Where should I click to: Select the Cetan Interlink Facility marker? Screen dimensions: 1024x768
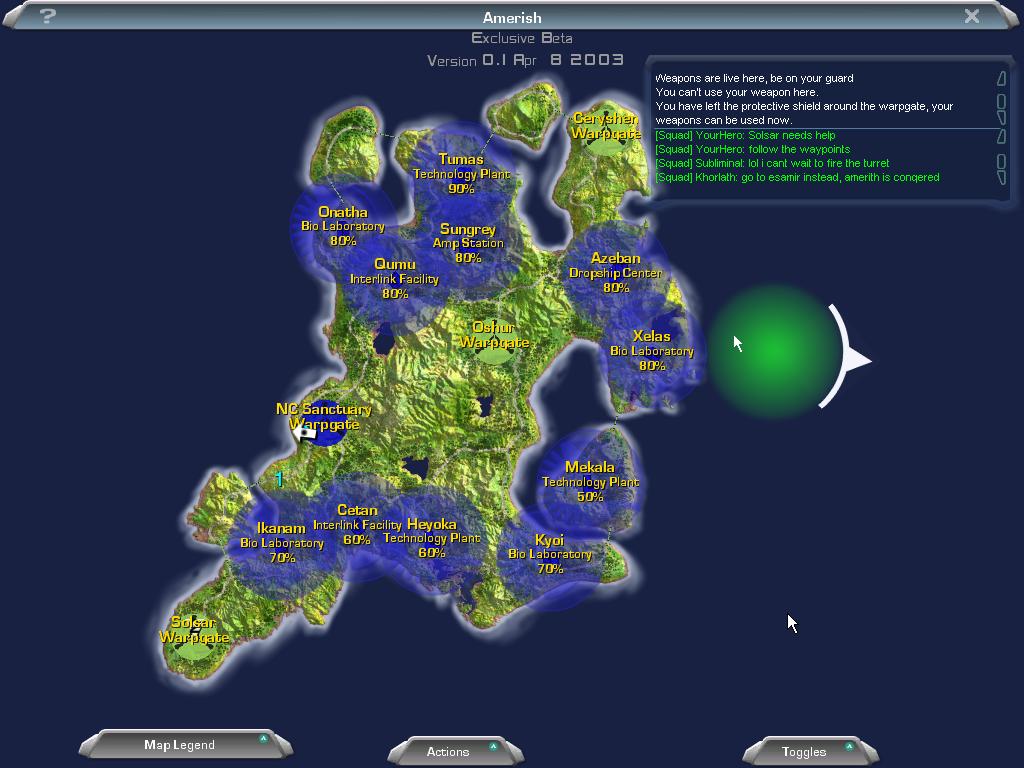pos(357,524)
